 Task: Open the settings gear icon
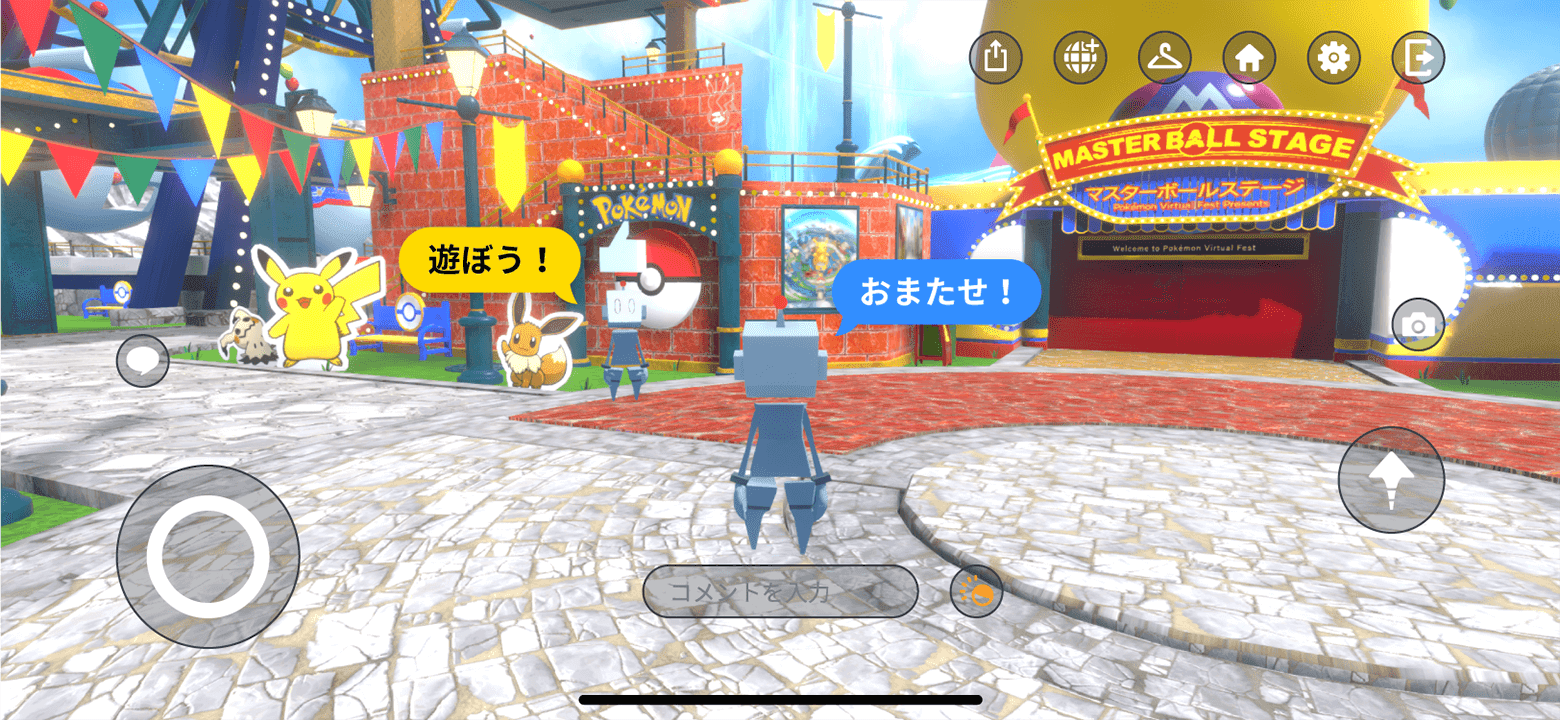pos(1333,57)
